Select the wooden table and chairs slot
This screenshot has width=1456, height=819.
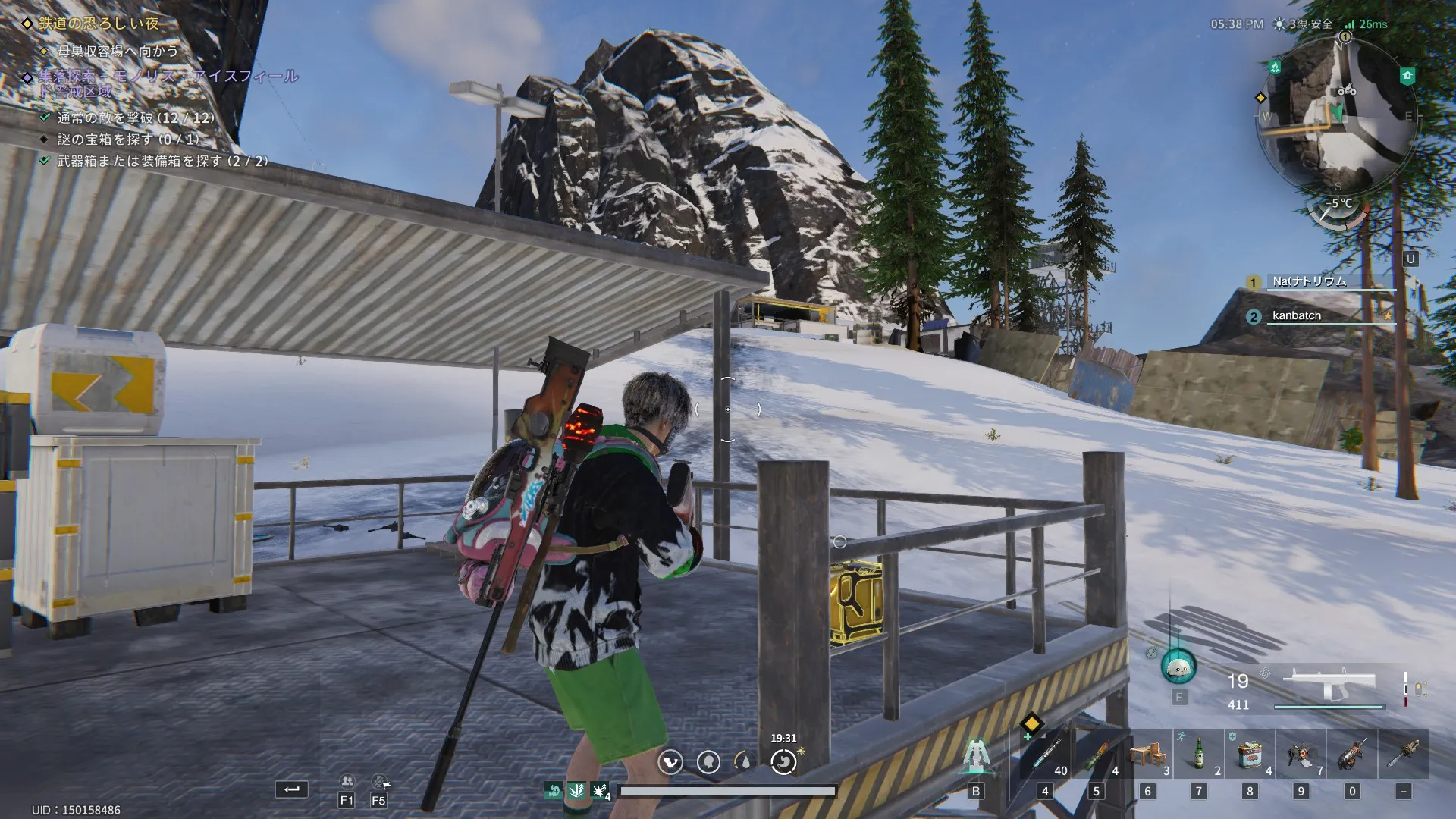coord(1147,755)
